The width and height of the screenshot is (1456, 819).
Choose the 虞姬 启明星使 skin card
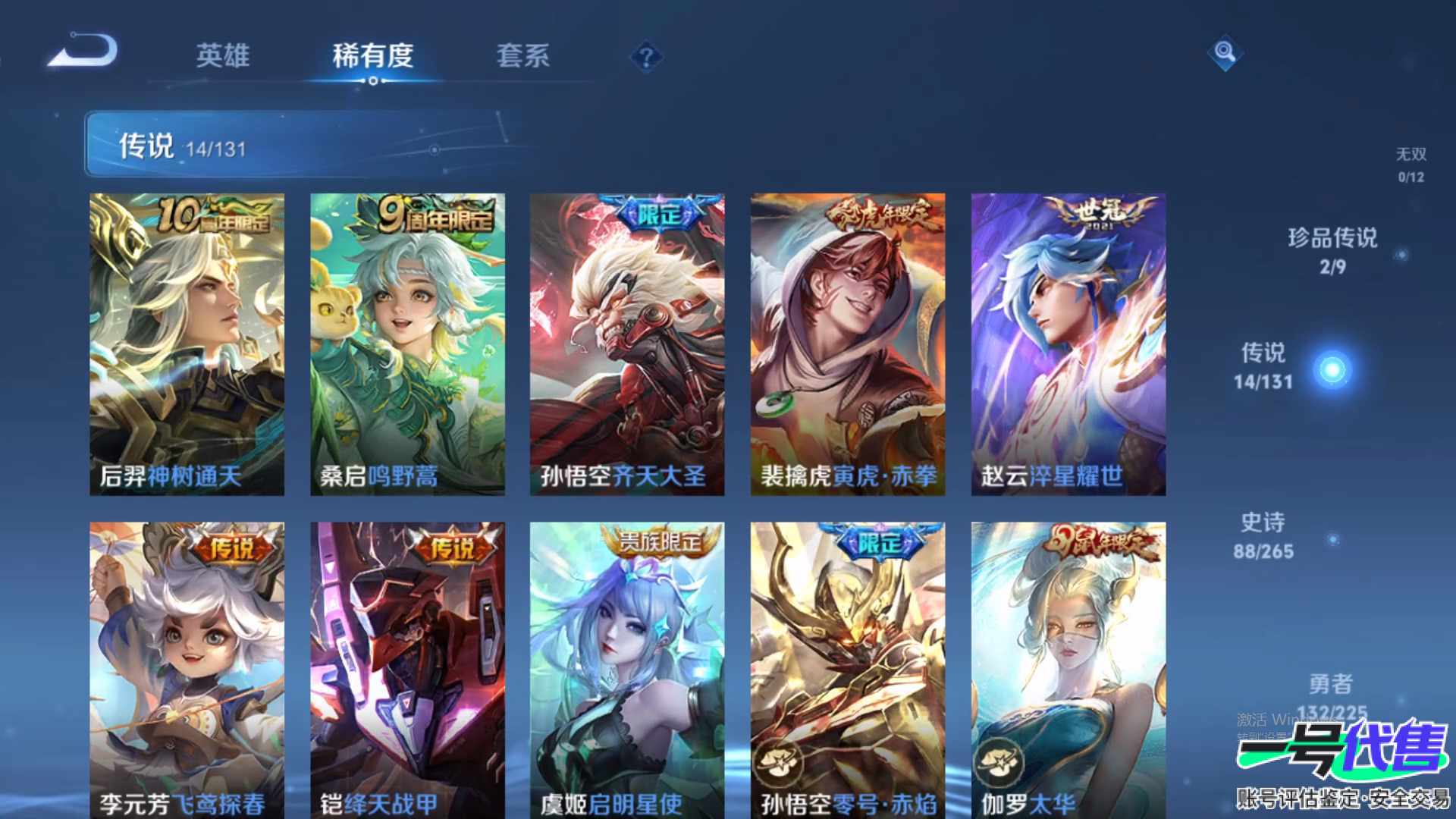point(627,669)
